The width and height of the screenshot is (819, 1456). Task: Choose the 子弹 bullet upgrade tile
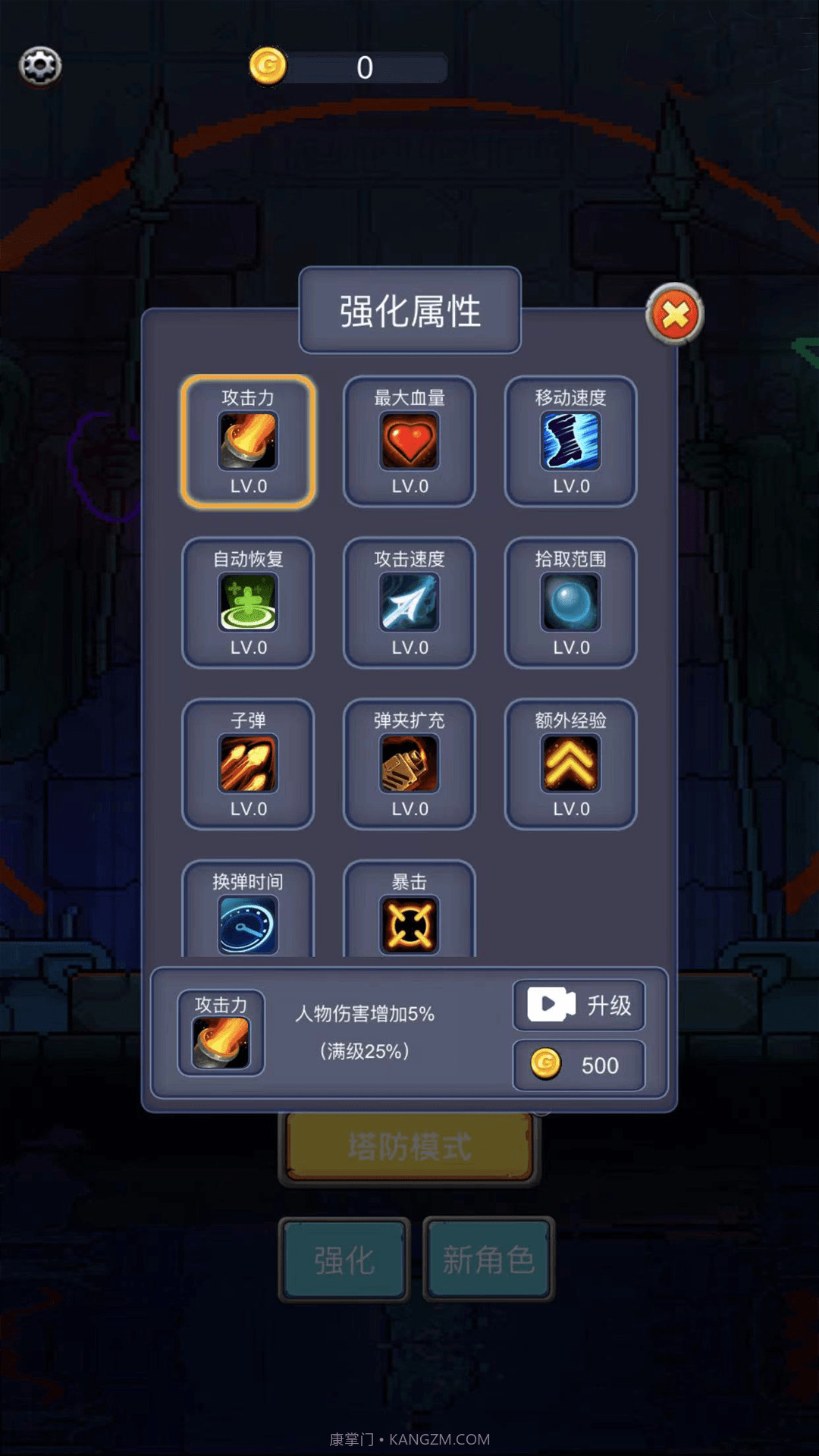coord(248,764)
